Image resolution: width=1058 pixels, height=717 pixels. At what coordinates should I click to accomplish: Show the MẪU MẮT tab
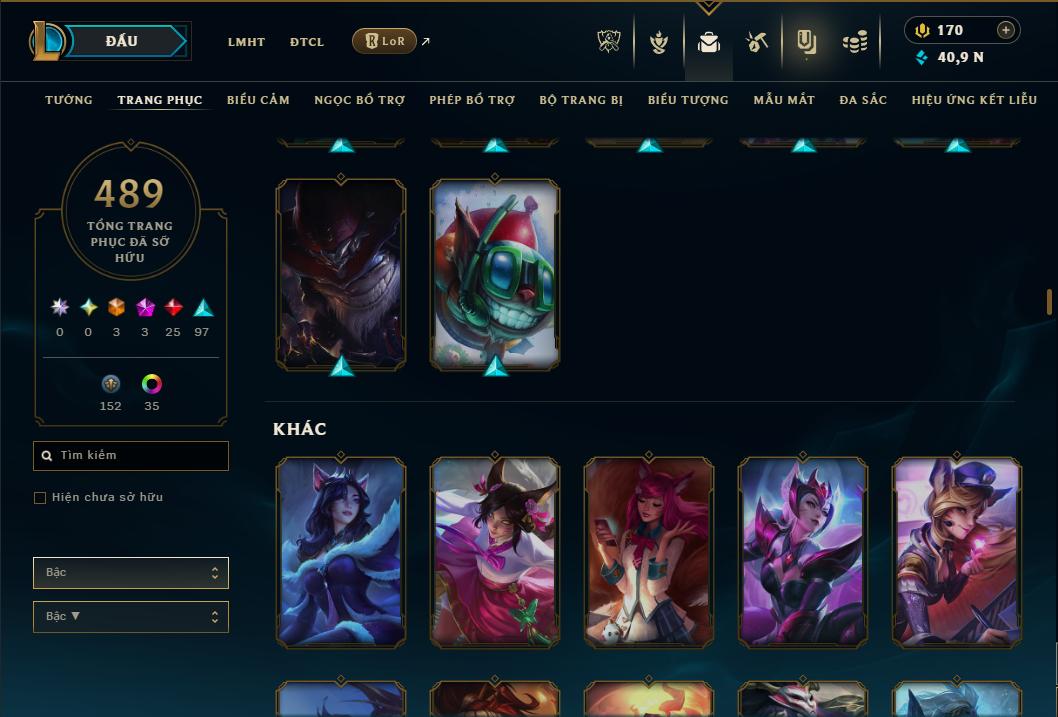pos(784,100)
